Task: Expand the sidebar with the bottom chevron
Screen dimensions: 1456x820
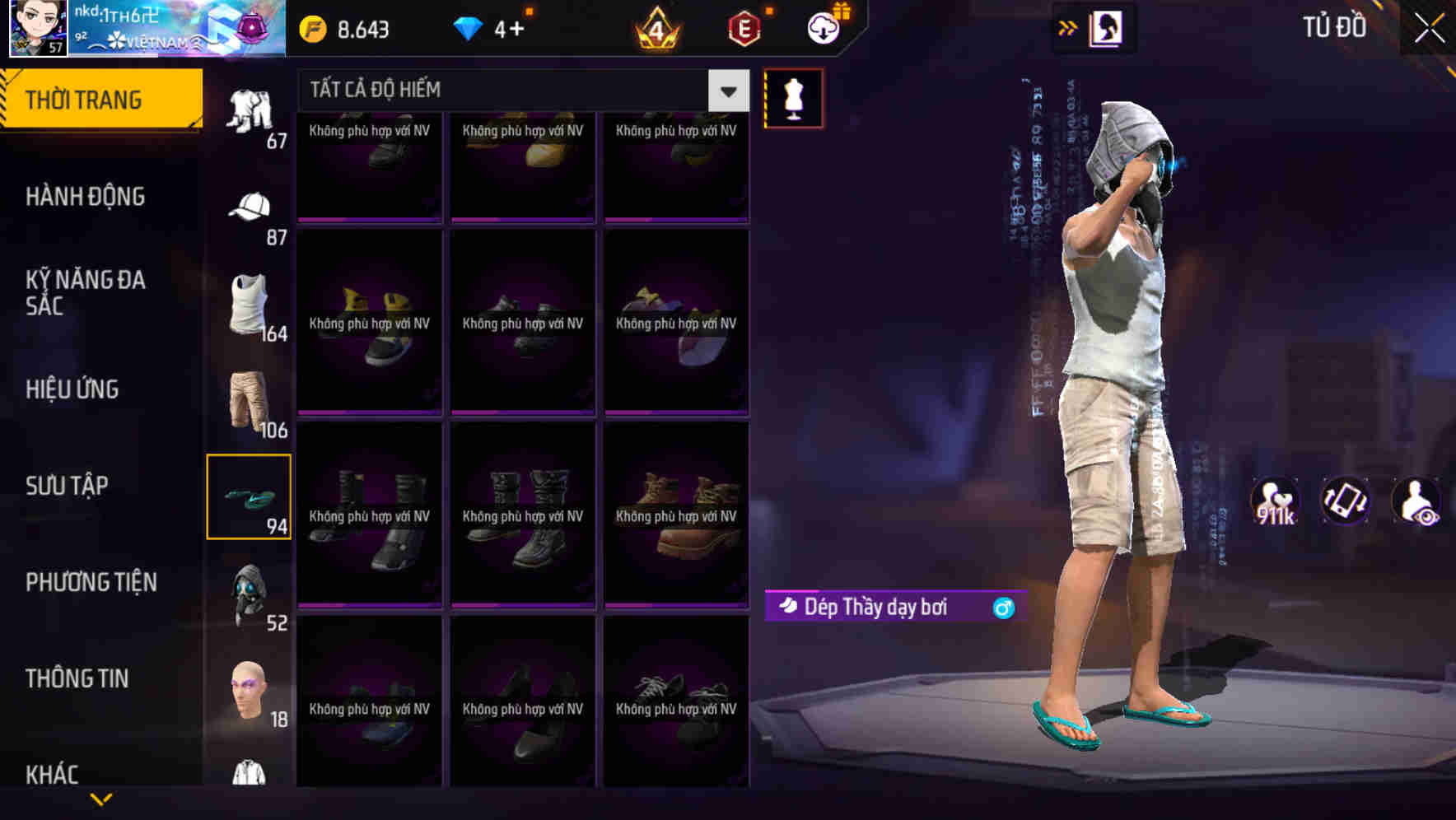Action: click(x=100, y=799)
